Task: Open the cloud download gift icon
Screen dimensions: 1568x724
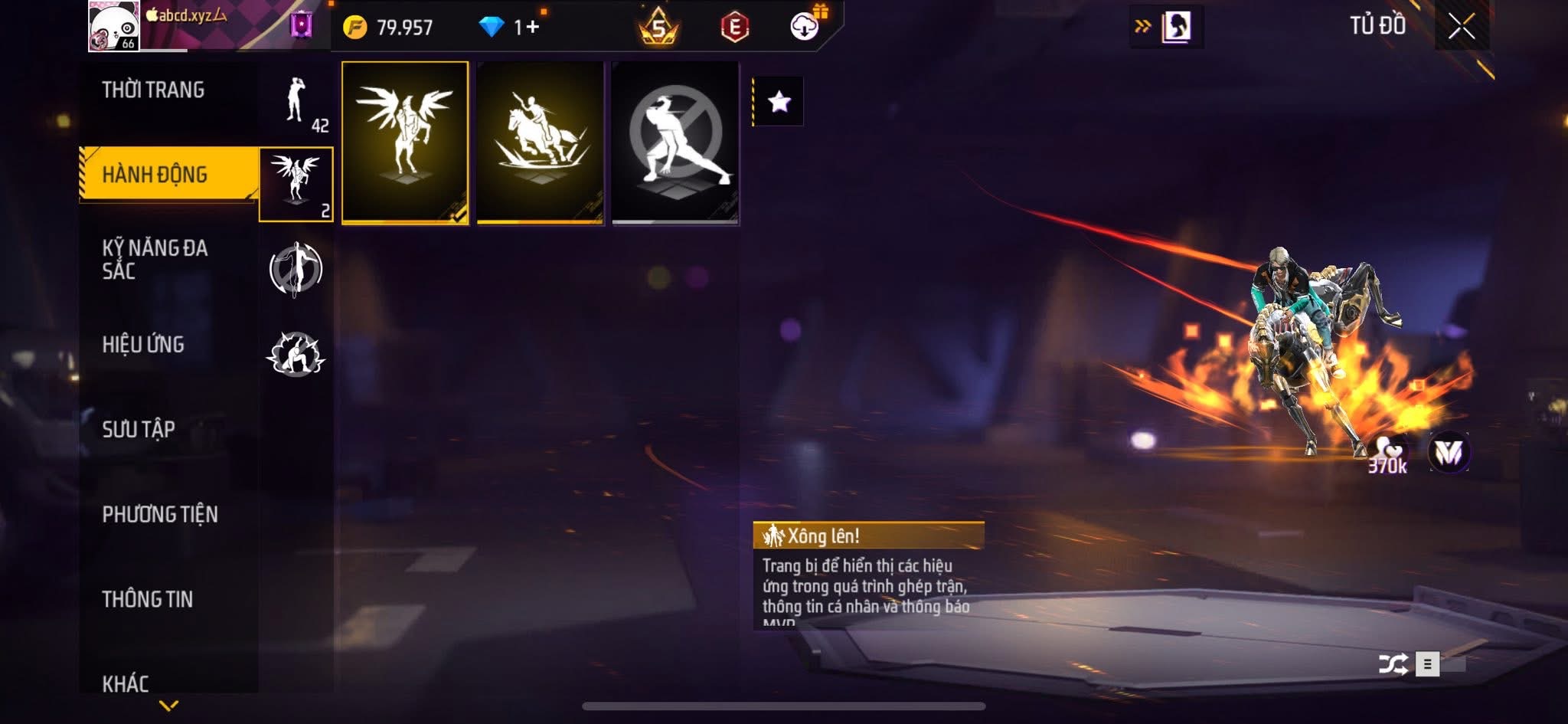Action: click(805, 27)
